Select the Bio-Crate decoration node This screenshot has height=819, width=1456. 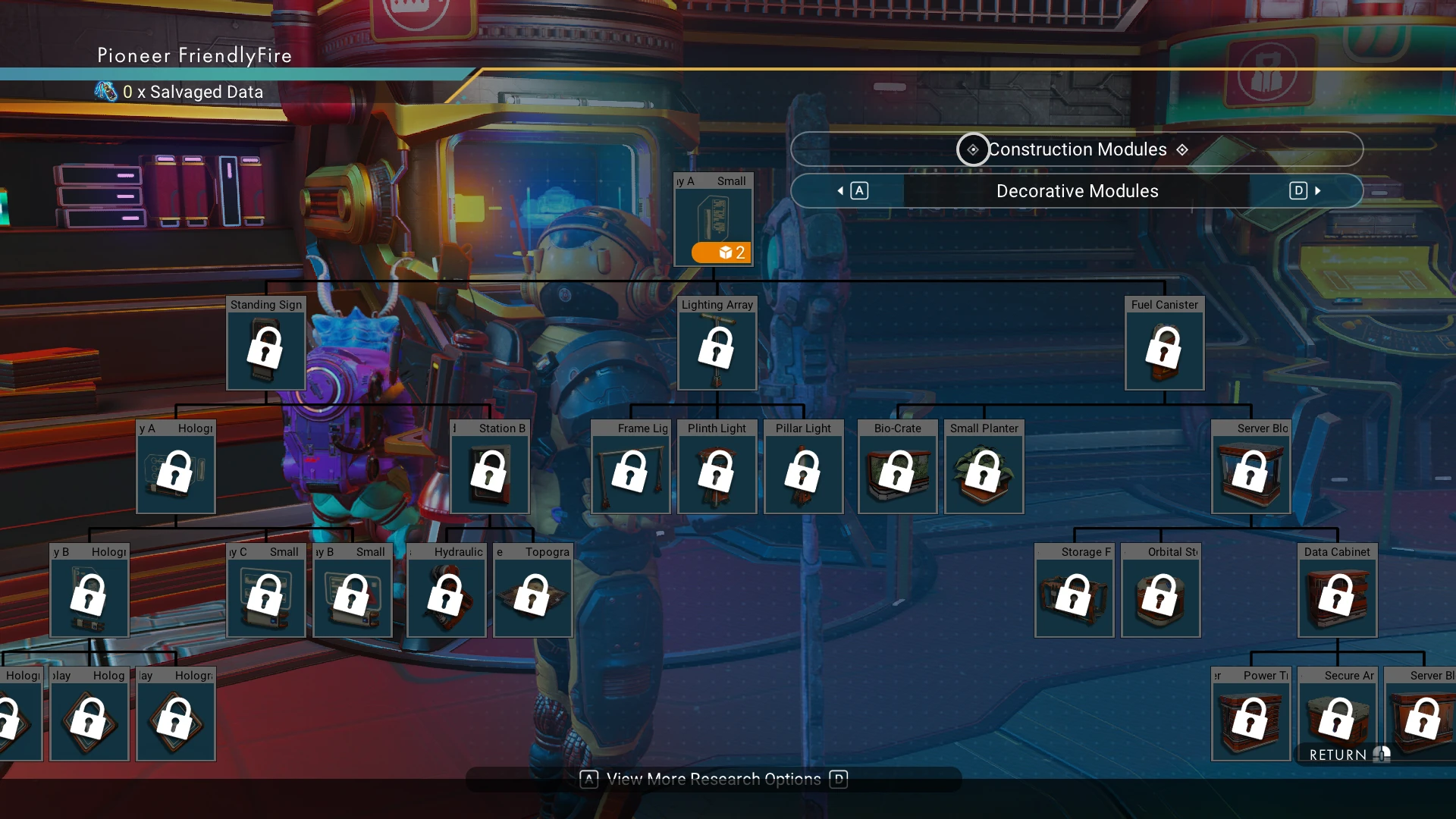pos(897,467)
